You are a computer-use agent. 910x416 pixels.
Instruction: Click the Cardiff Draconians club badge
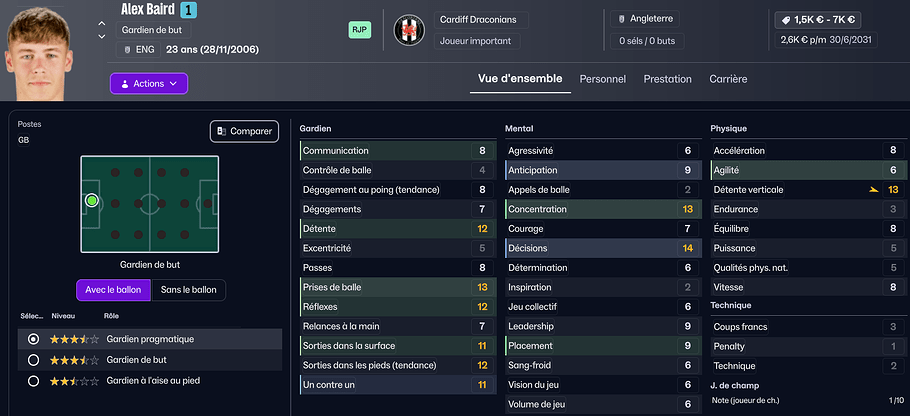coord(409,29)
